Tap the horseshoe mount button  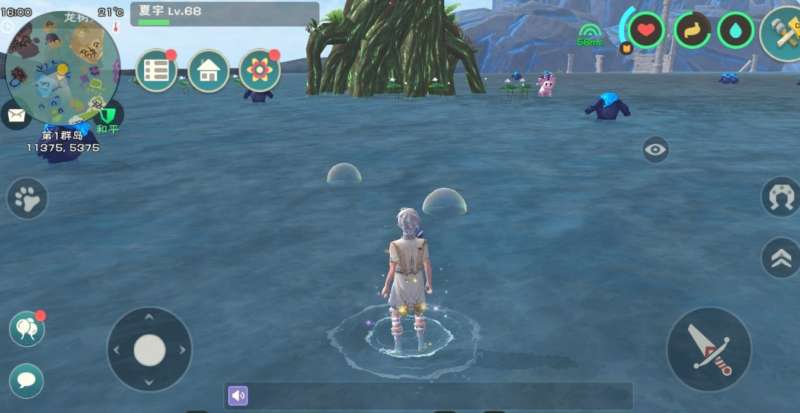pos(780,196)
